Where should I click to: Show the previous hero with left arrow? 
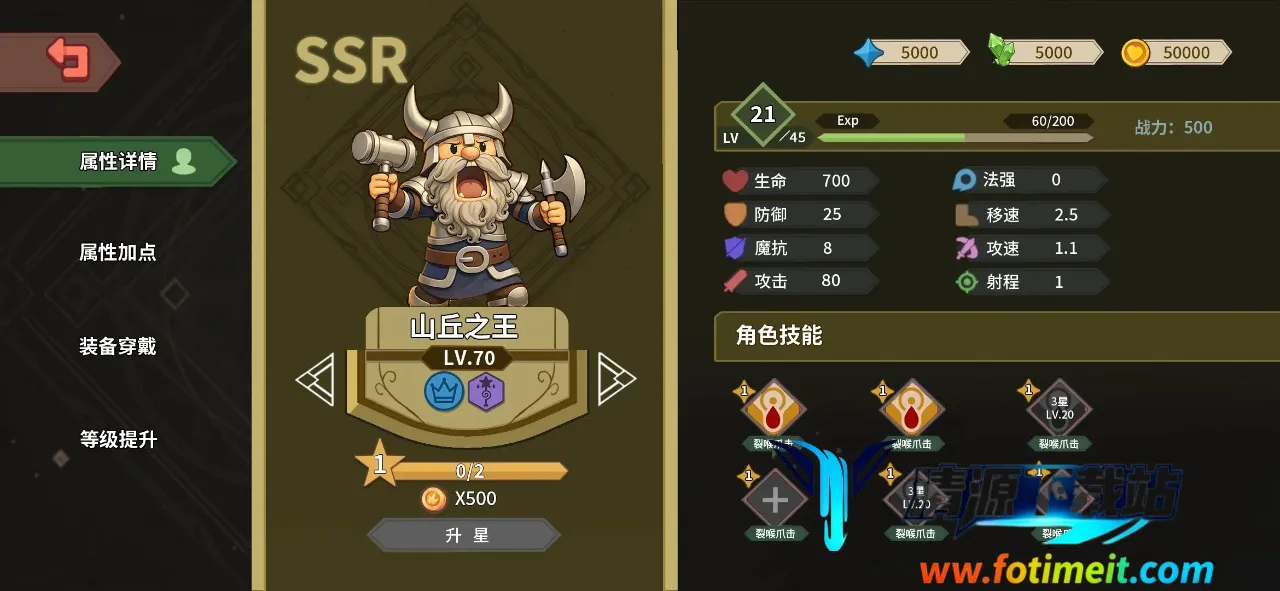[x=315, y=378]
